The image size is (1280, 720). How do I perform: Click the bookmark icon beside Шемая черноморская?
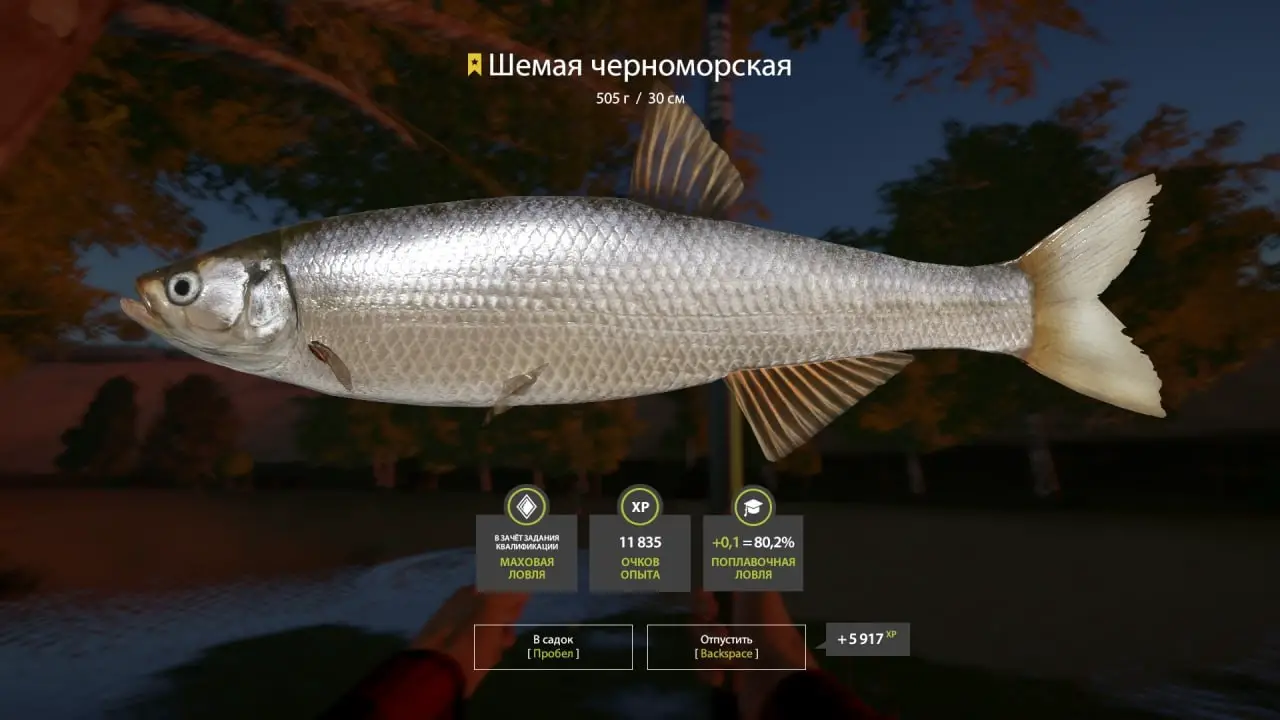(x=474, y=66)
